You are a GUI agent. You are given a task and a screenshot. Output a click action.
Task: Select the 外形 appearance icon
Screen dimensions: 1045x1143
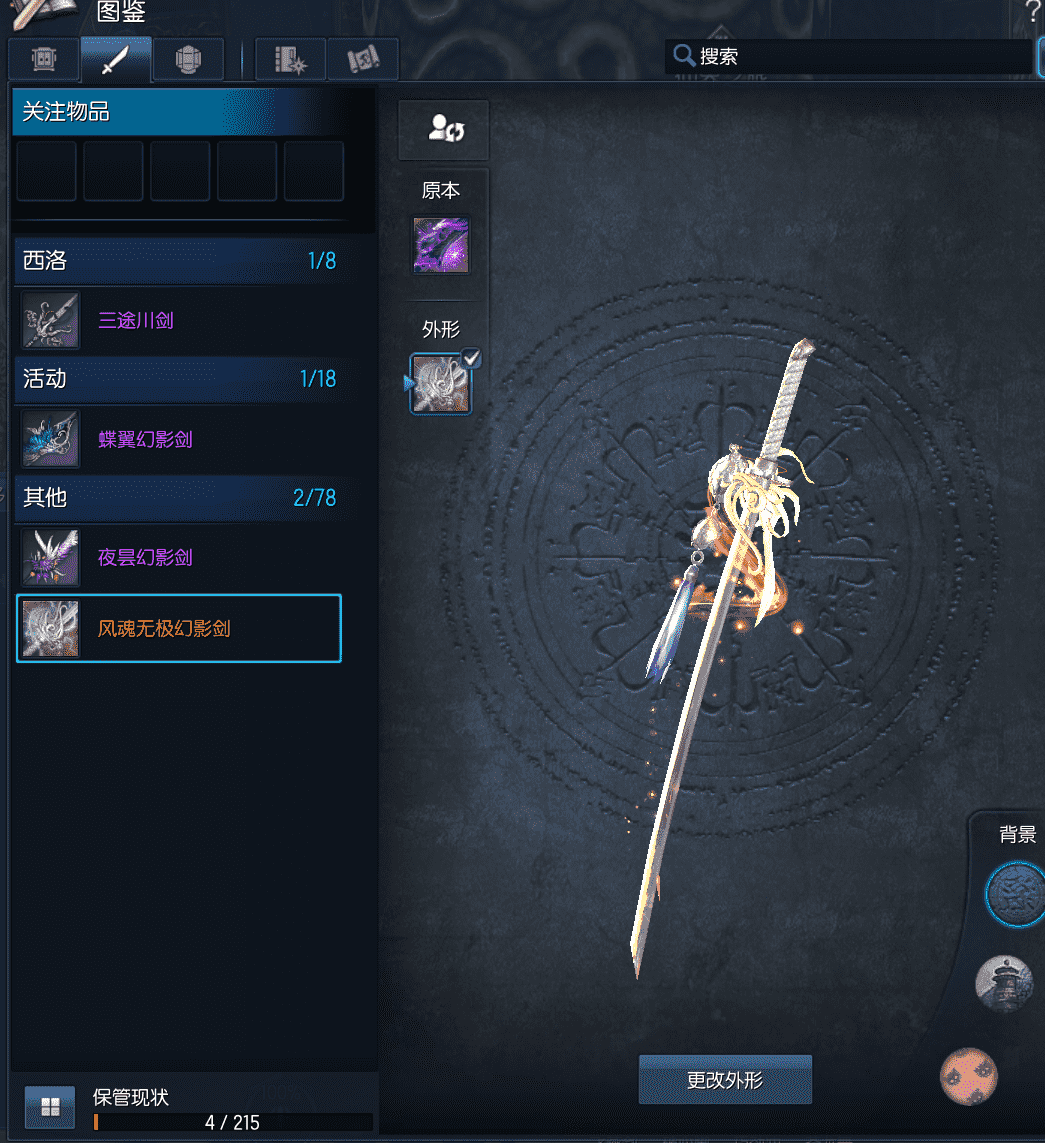pyautogui.click(x=441, y=383)
